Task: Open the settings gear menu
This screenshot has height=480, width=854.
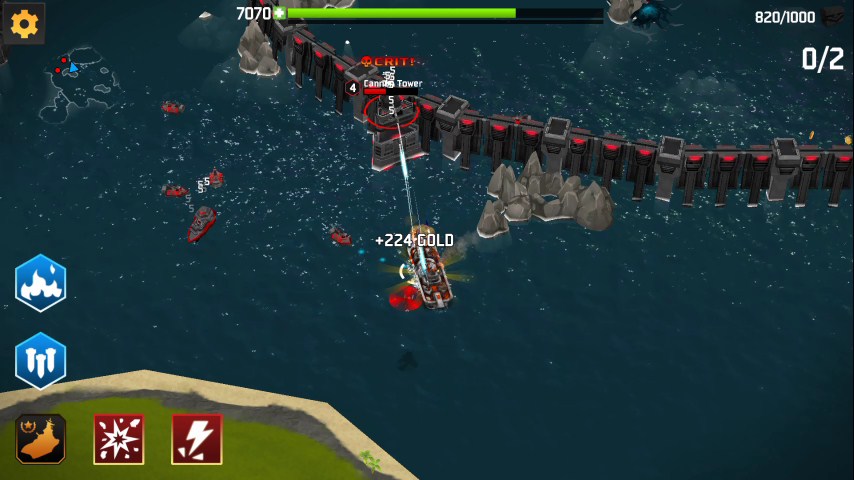Action: pos(24,22)
